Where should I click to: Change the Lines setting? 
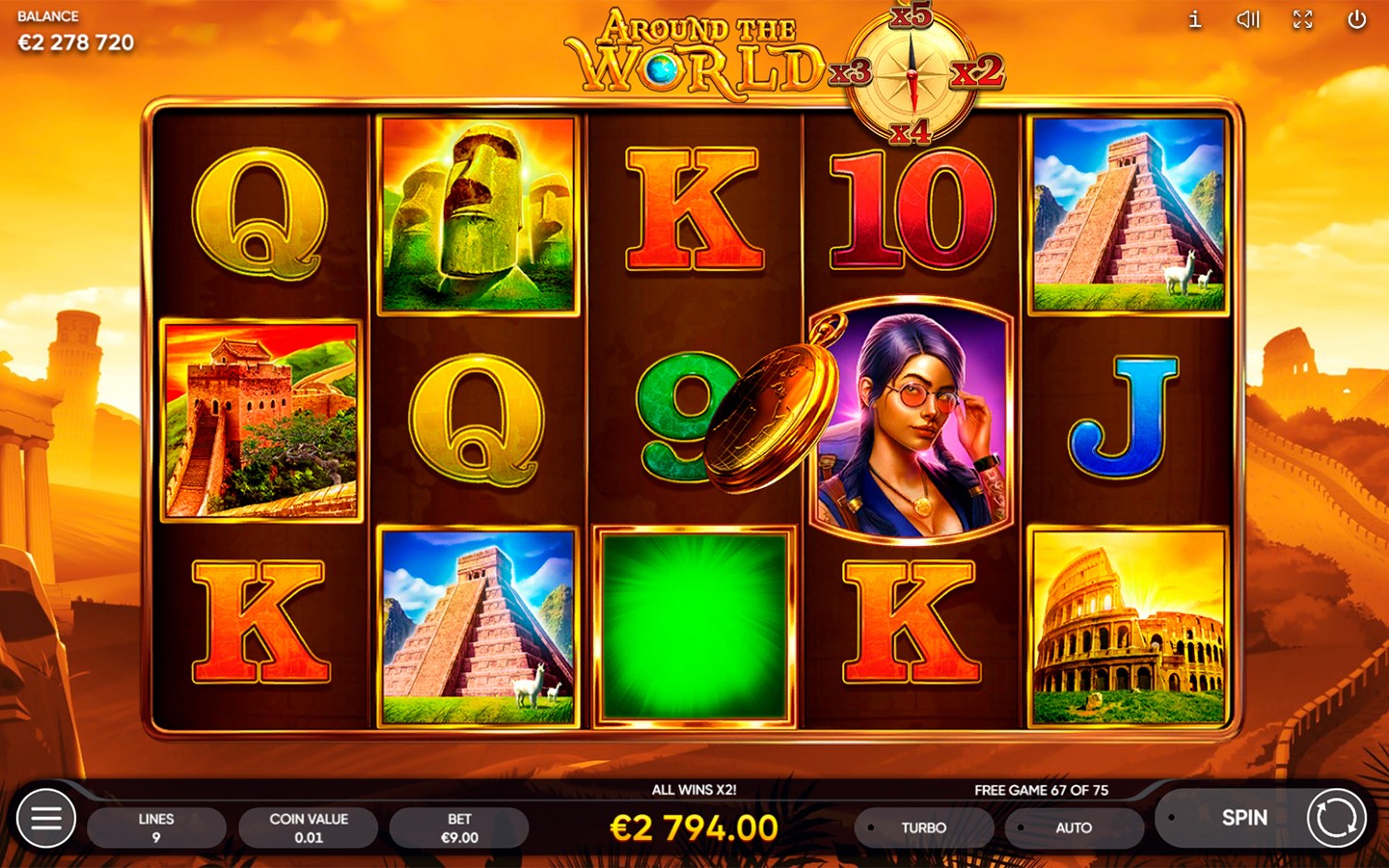coord(156,827)
